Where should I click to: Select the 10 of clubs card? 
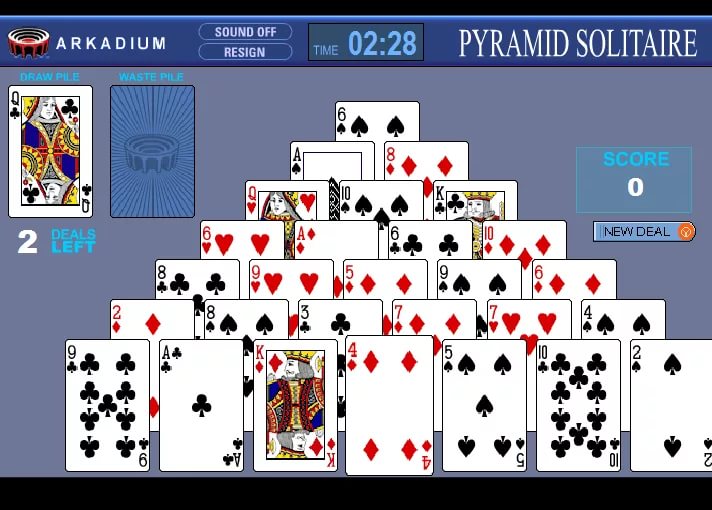(578, 405)
